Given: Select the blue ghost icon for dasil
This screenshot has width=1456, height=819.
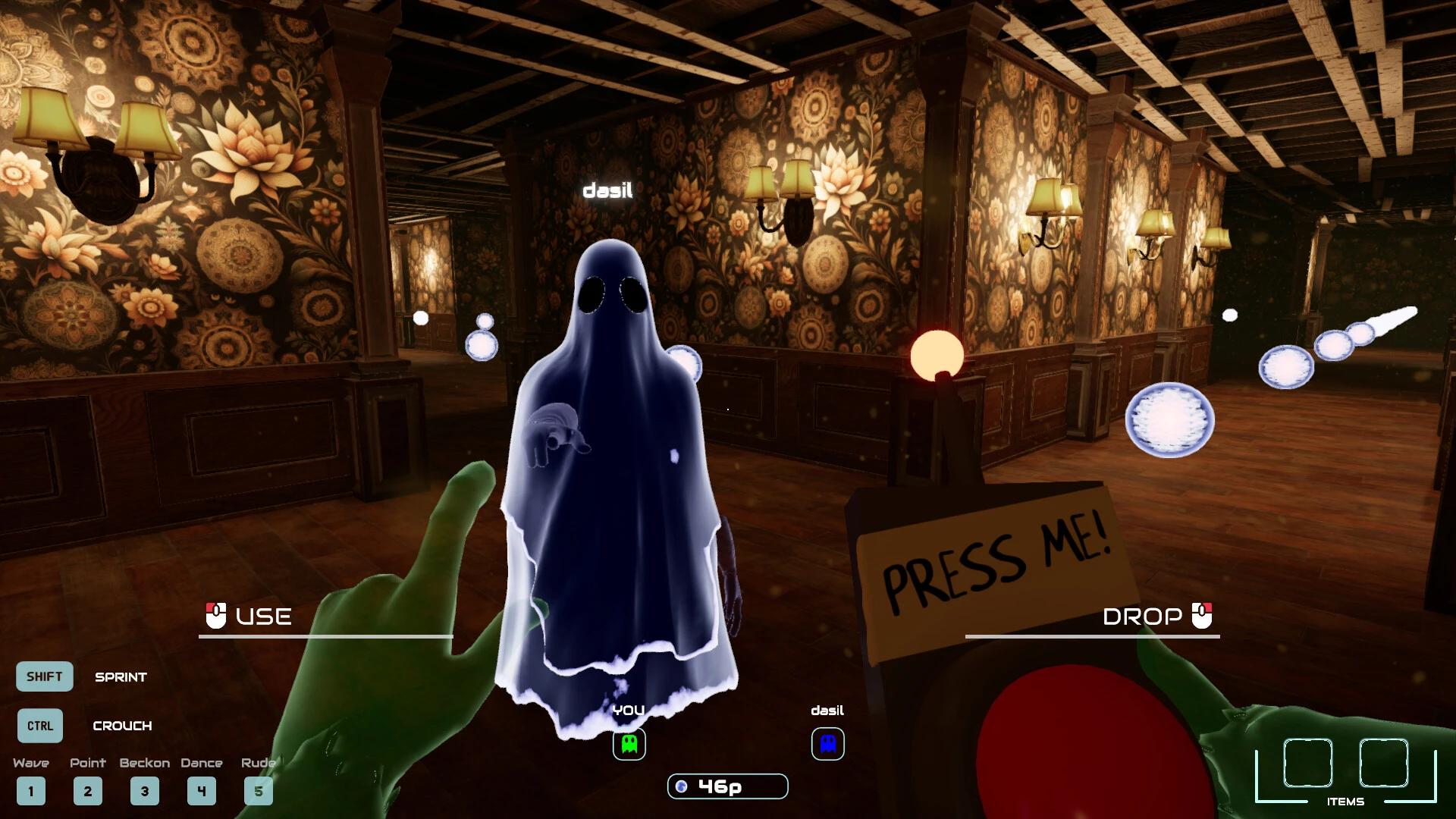Looking at the screenshot, I should click(827, 744).
